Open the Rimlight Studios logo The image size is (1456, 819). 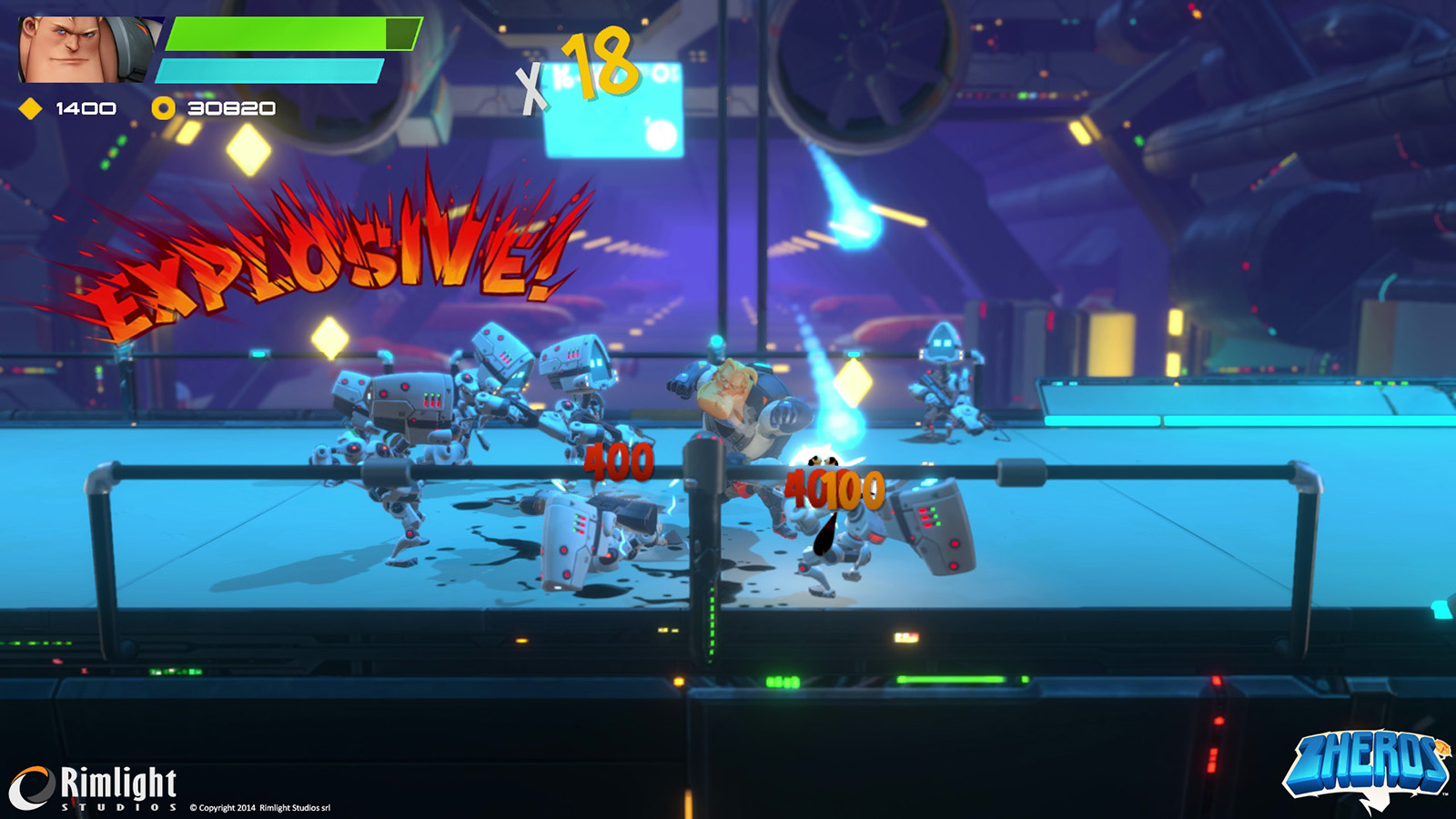pyautogui.click(x=94, y=787)
